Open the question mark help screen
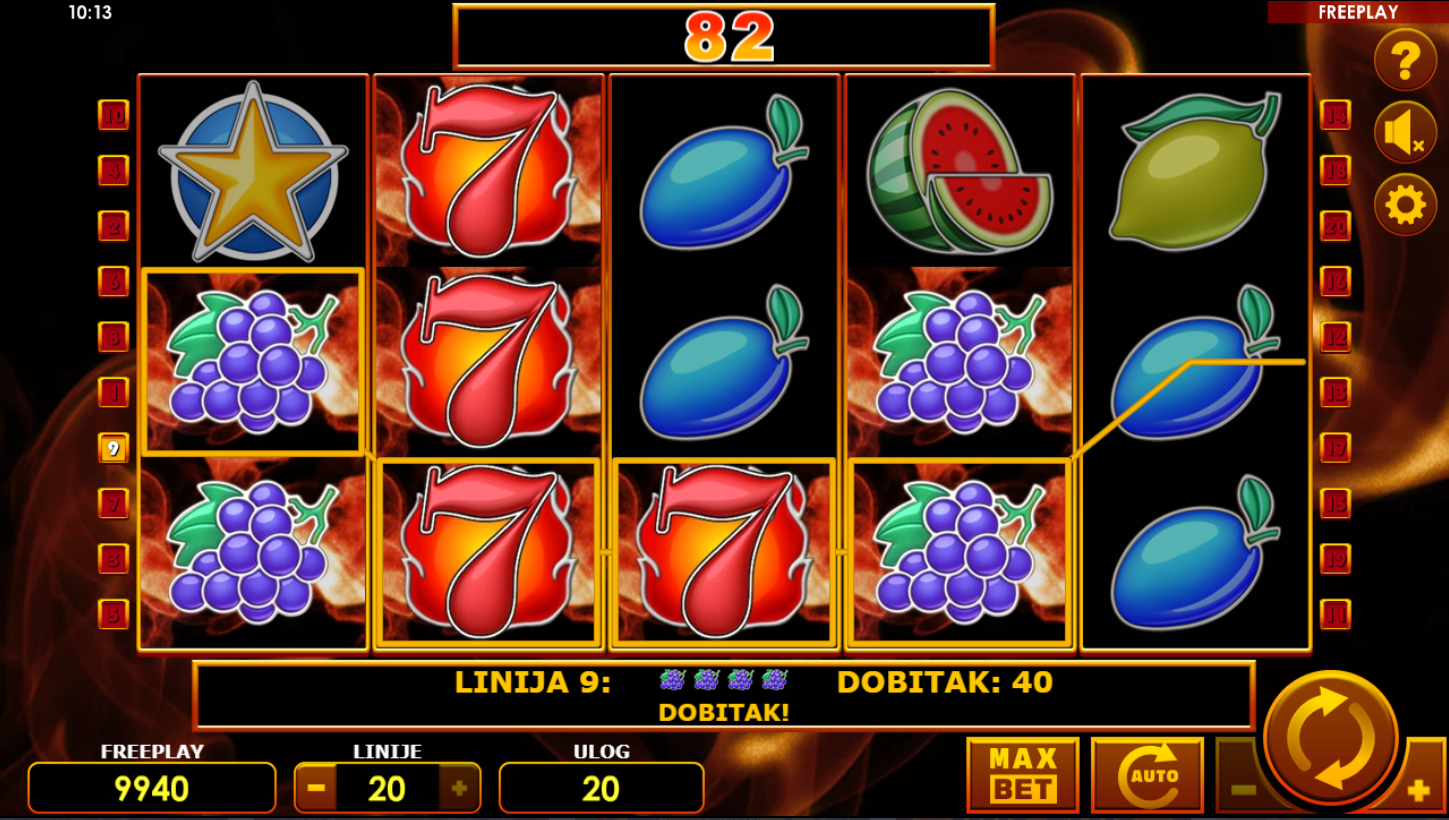1449x820 pixels. pos(1405,61)
